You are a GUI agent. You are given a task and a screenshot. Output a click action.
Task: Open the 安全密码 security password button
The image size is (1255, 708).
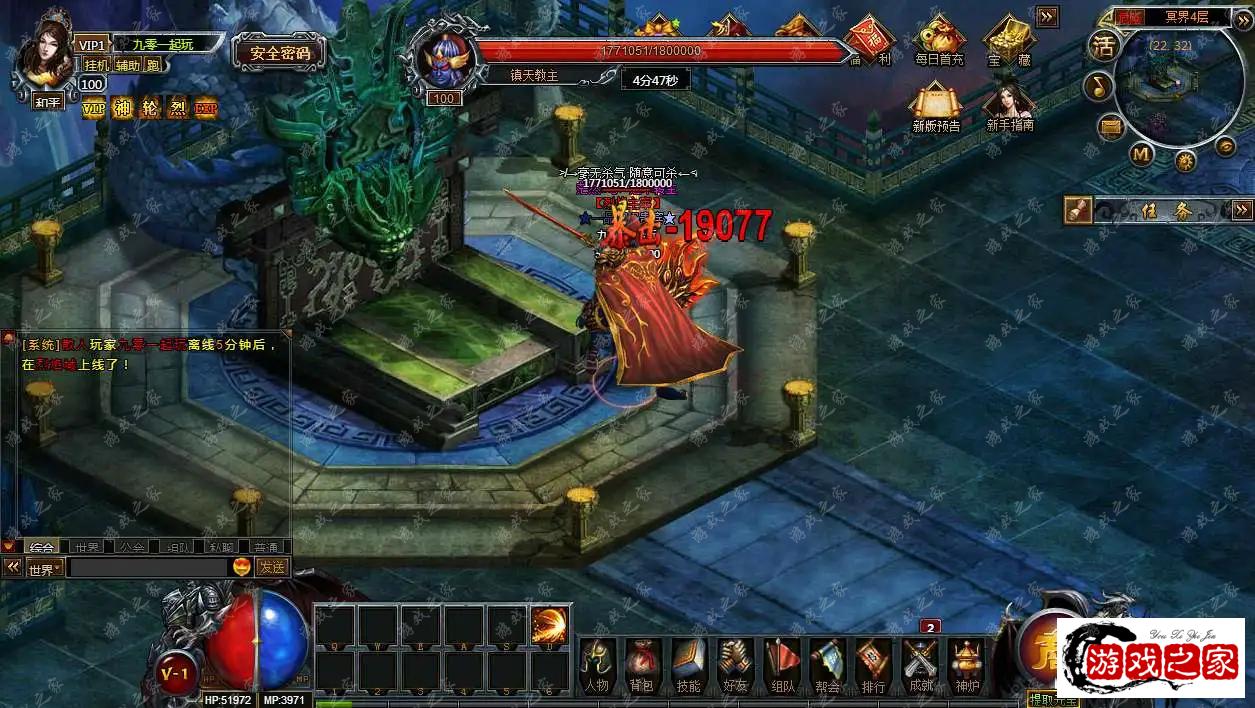(x=279, y=53)
